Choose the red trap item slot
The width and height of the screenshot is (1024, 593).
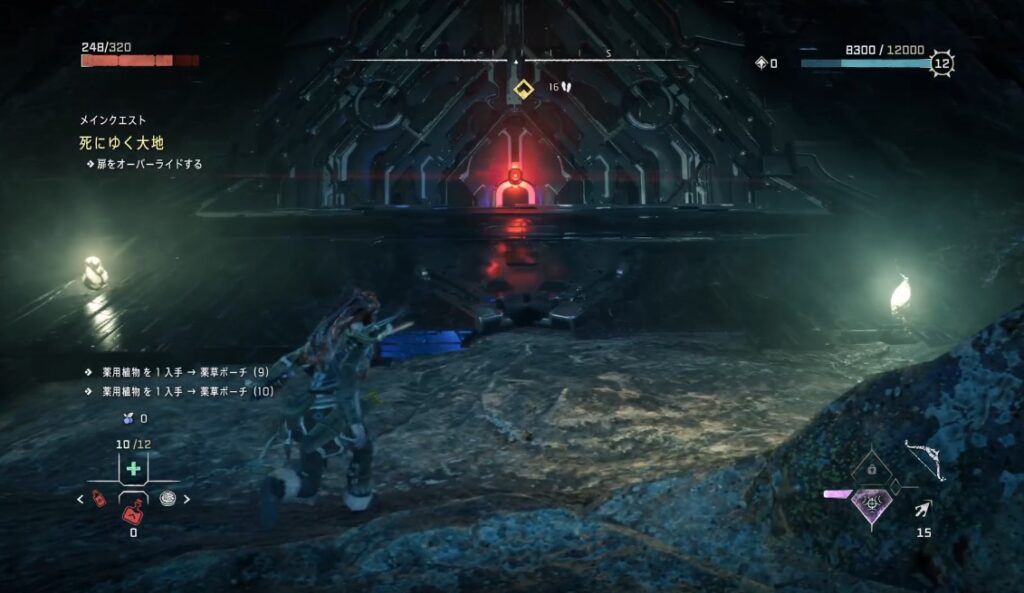click(133, 514)
